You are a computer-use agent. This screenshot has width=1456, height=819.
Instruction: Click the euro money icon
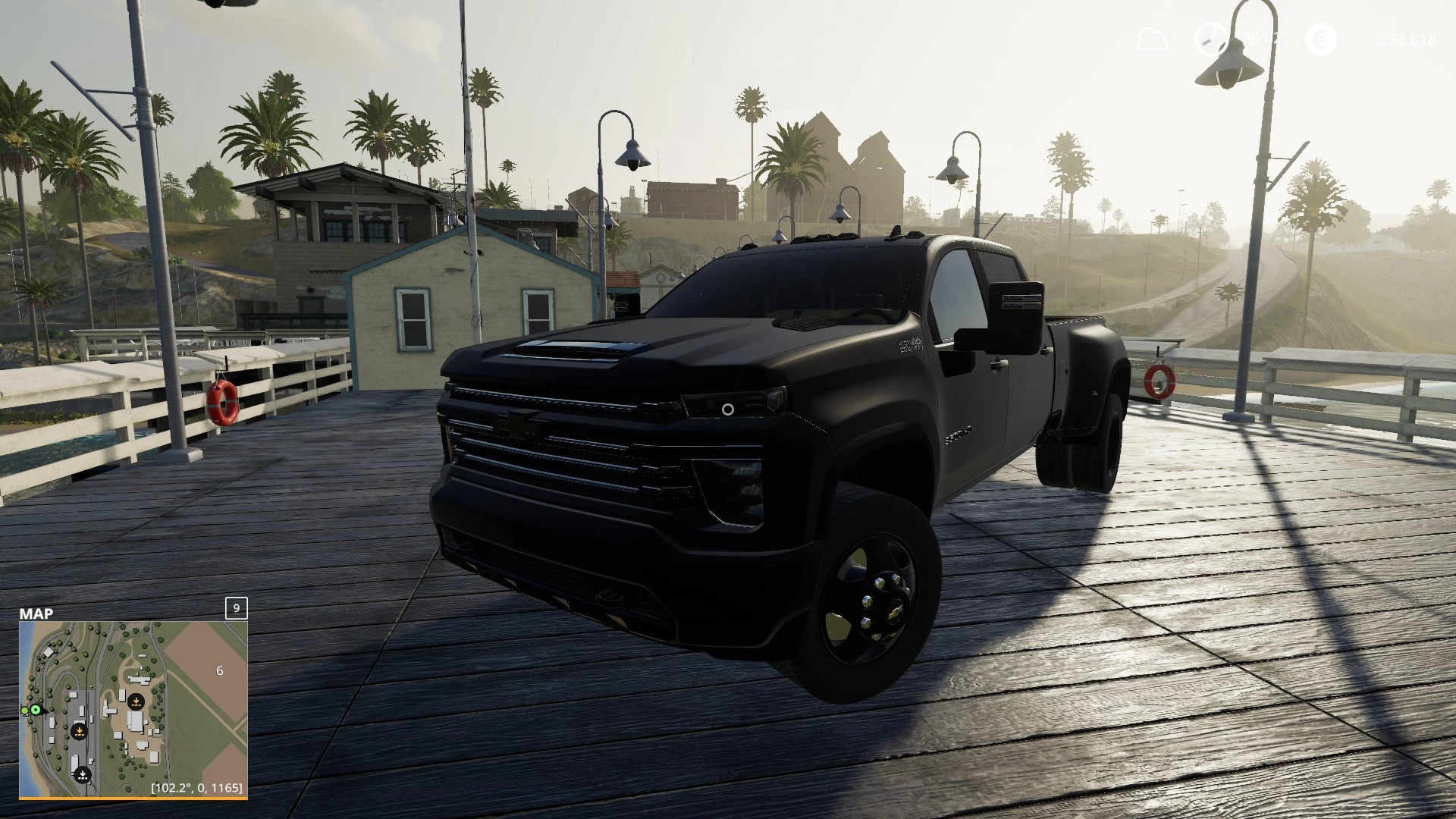(x=1320, y=39)
